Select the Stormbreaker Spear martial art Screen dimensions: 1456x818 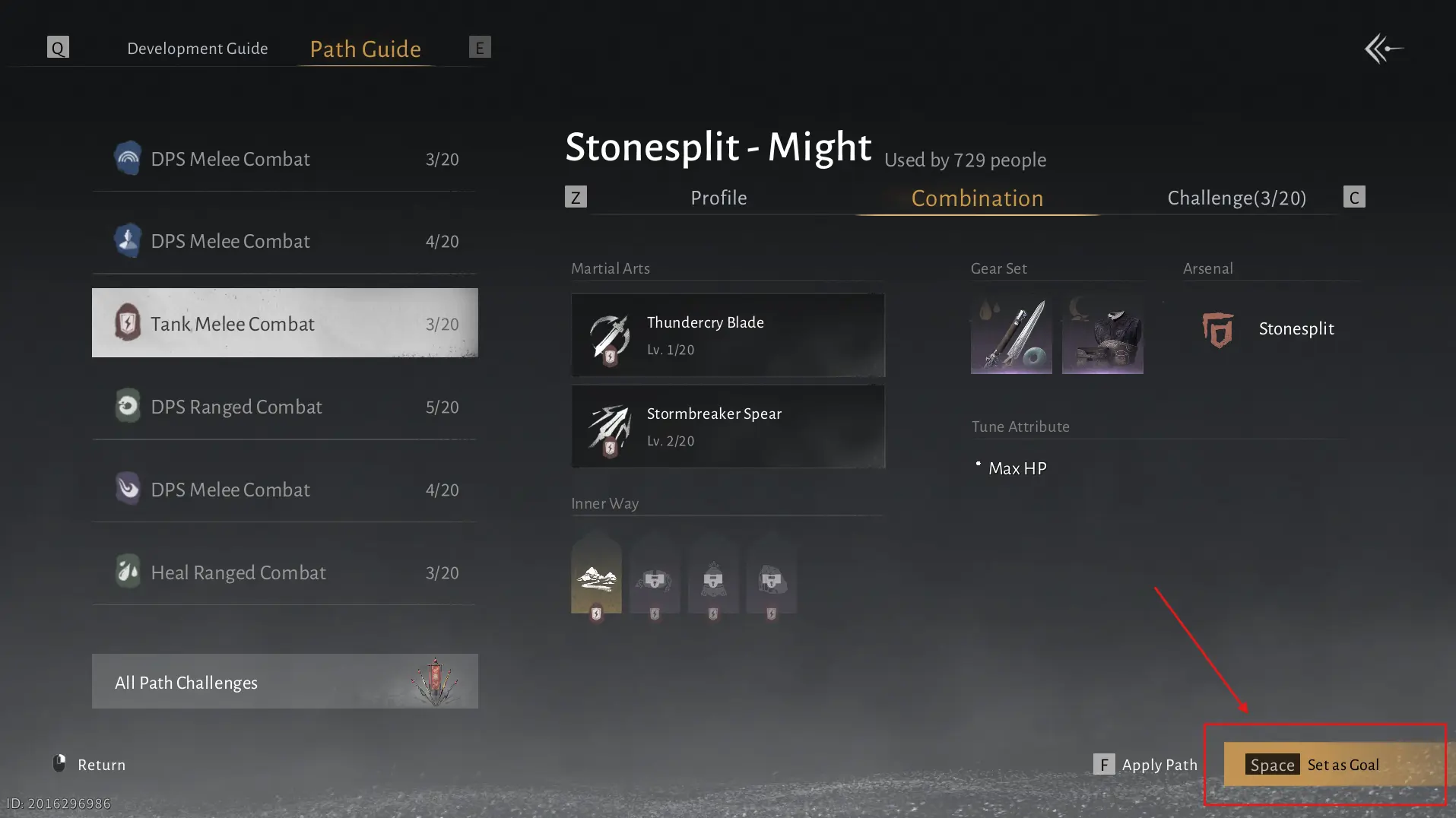coord(728,426)
